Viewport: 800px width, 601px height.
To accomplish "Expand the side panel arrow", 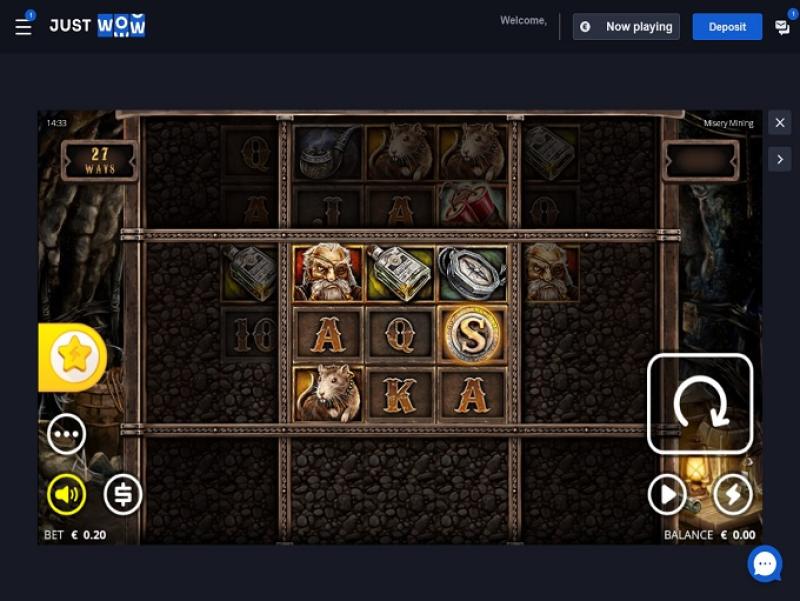I will (780, 159).
